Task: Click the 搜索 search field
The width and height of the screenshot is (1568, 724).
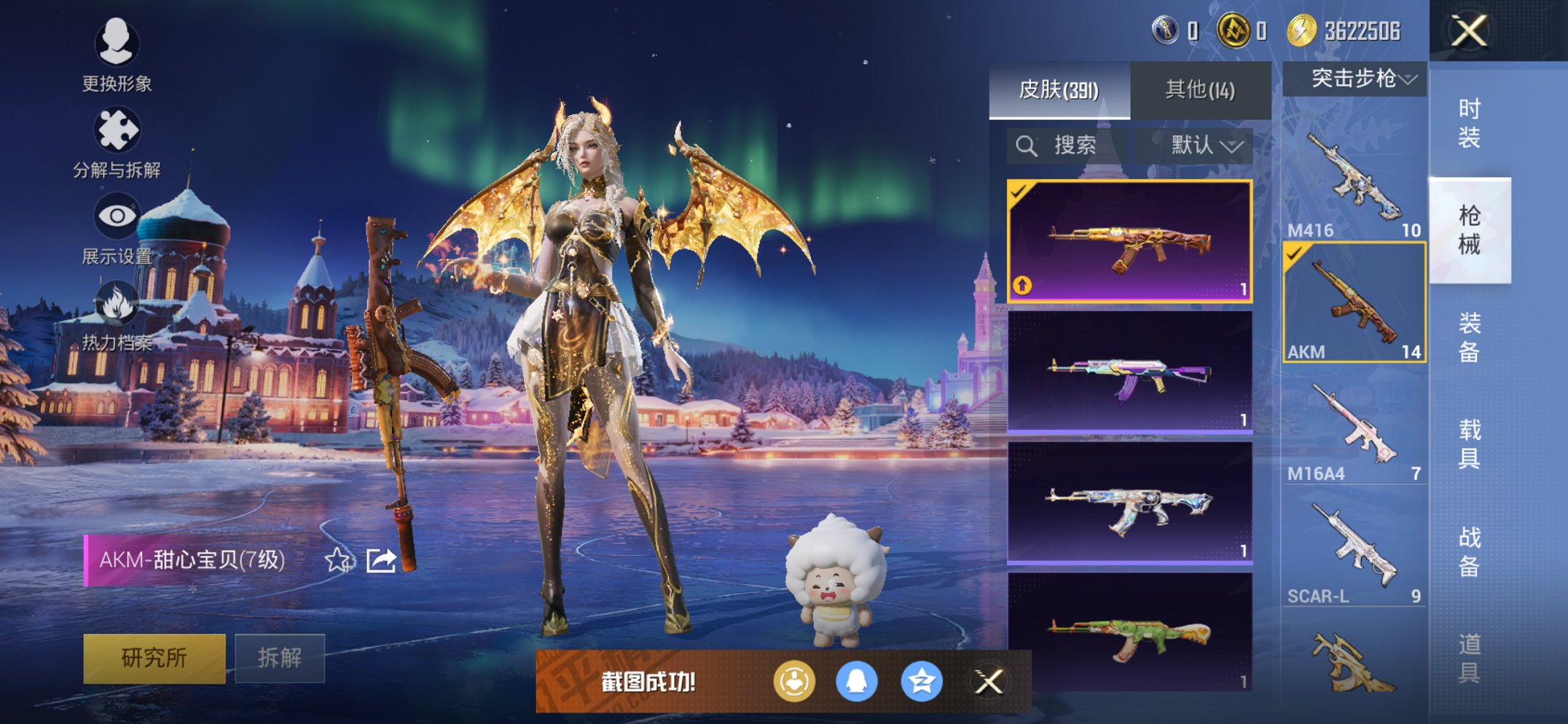Action: coord(1067,146)
